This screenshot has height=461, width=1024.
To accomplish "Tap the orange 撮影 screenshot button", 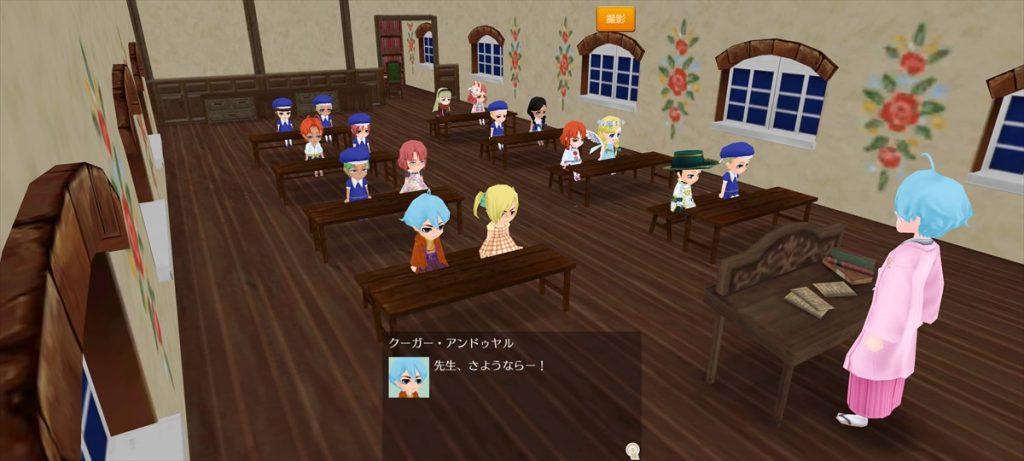I will [x=615, y=18].
